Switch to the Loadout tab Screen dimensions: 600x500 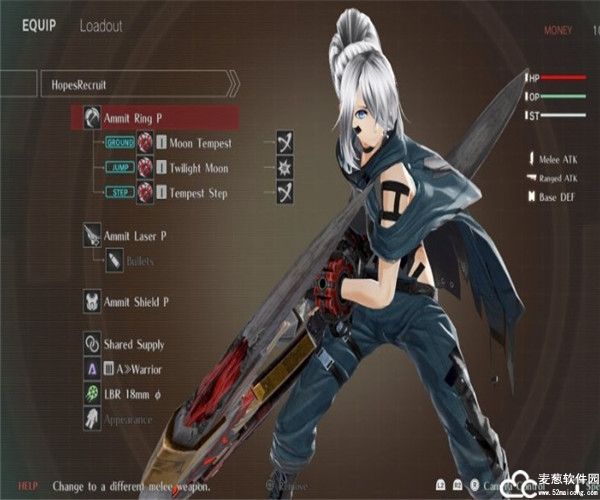point(102,27)
